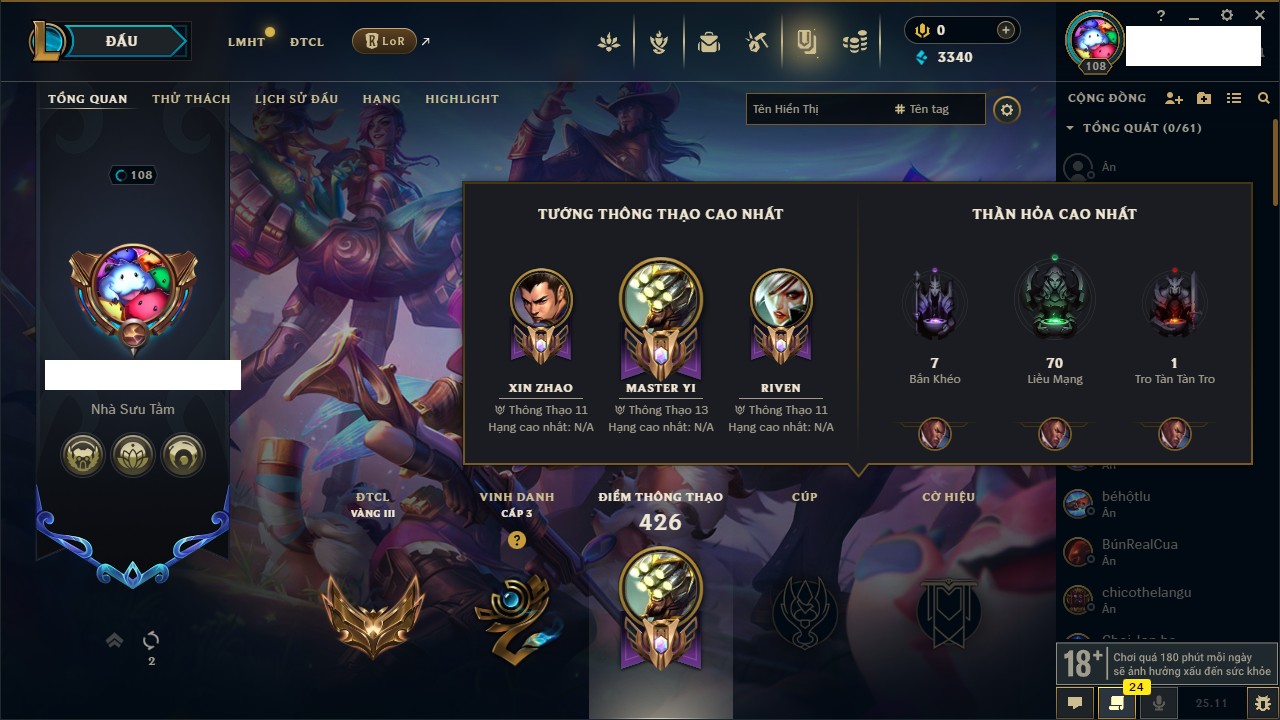Click the add friend icon
The image size is (1280, 720).
(1174, 98)
